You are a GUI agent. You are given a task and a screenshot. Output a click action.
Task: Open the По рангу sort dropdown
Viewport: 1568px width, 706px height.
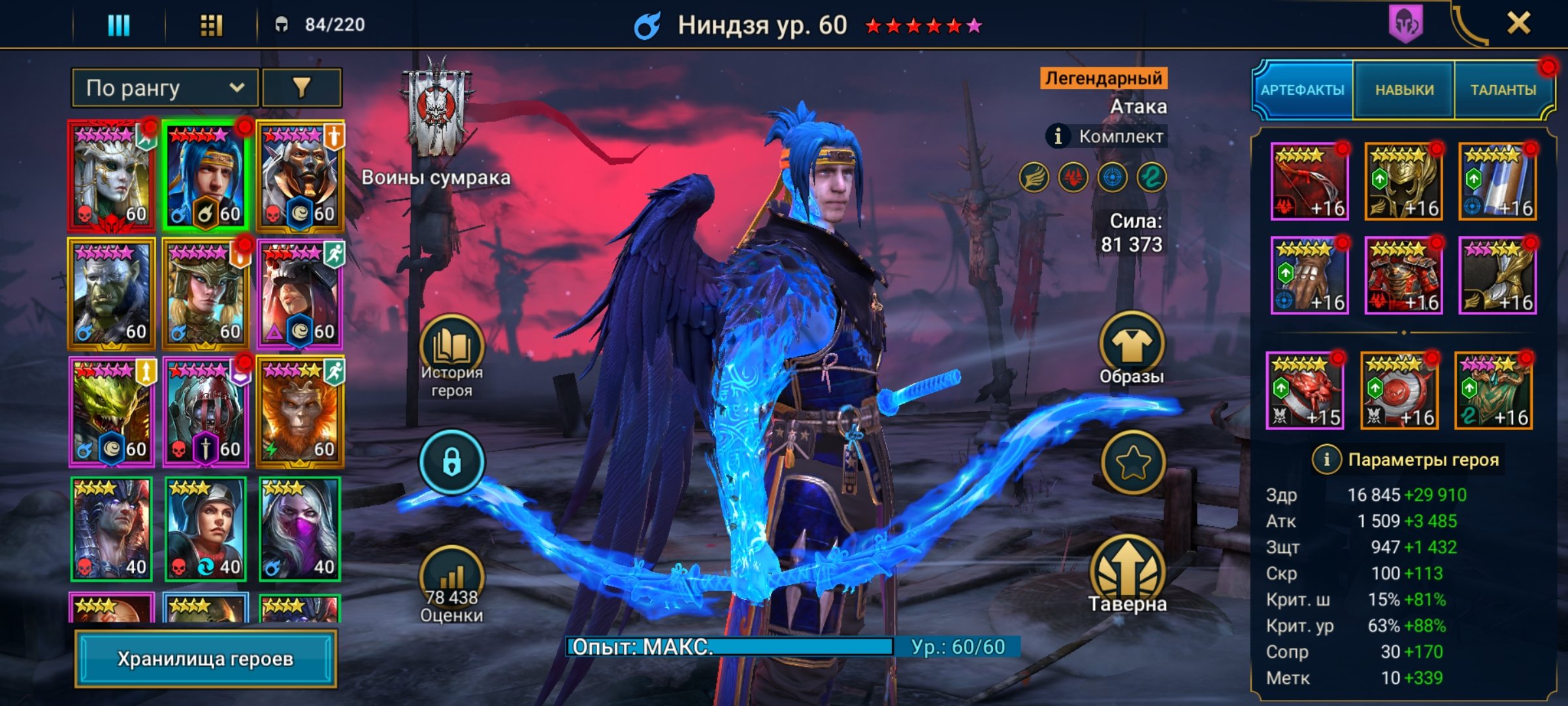click(165, 88)
